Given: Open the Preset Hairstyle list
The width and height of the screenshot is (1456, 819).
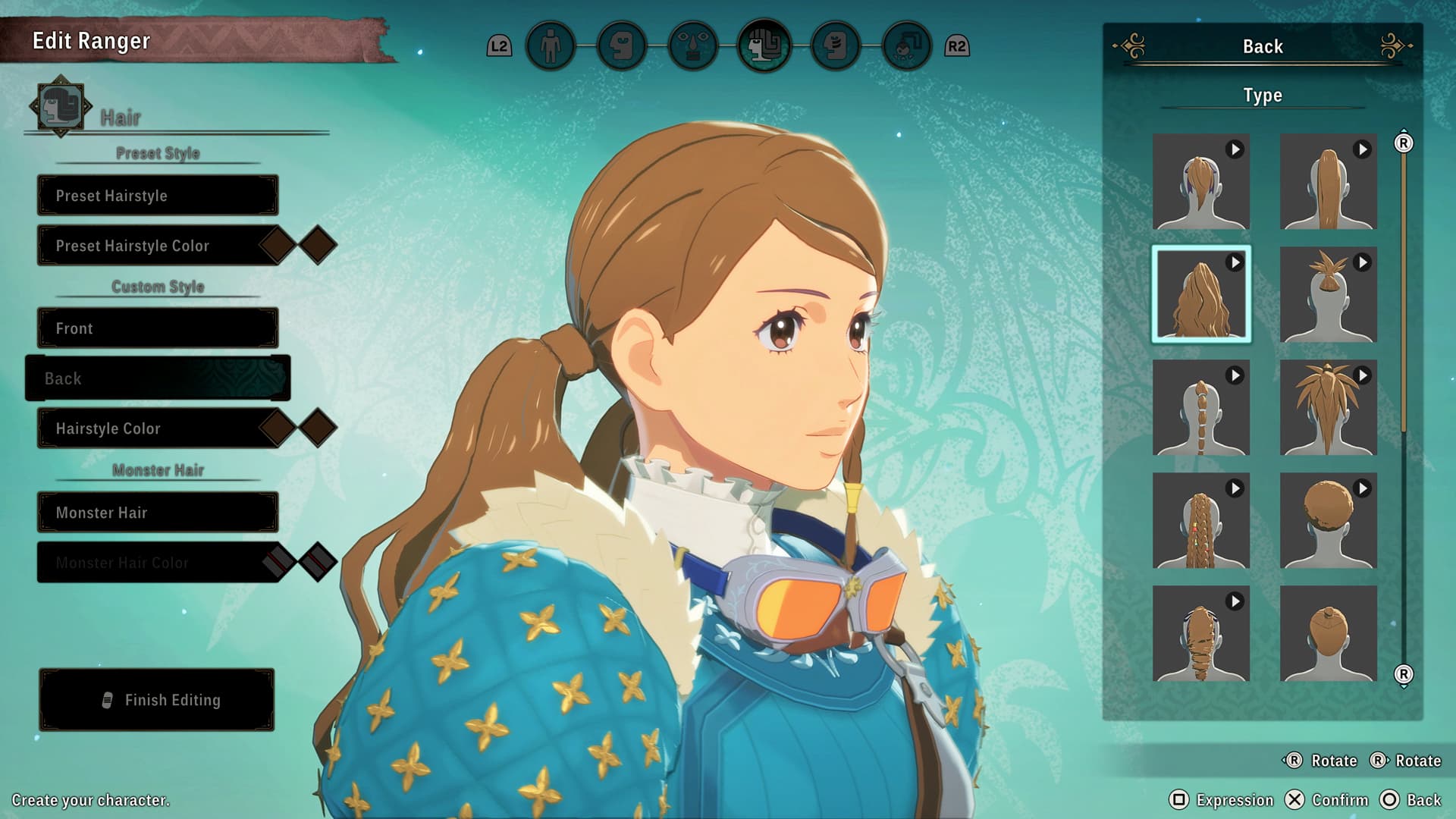Looking at the screenshot, I should point(157,195).
